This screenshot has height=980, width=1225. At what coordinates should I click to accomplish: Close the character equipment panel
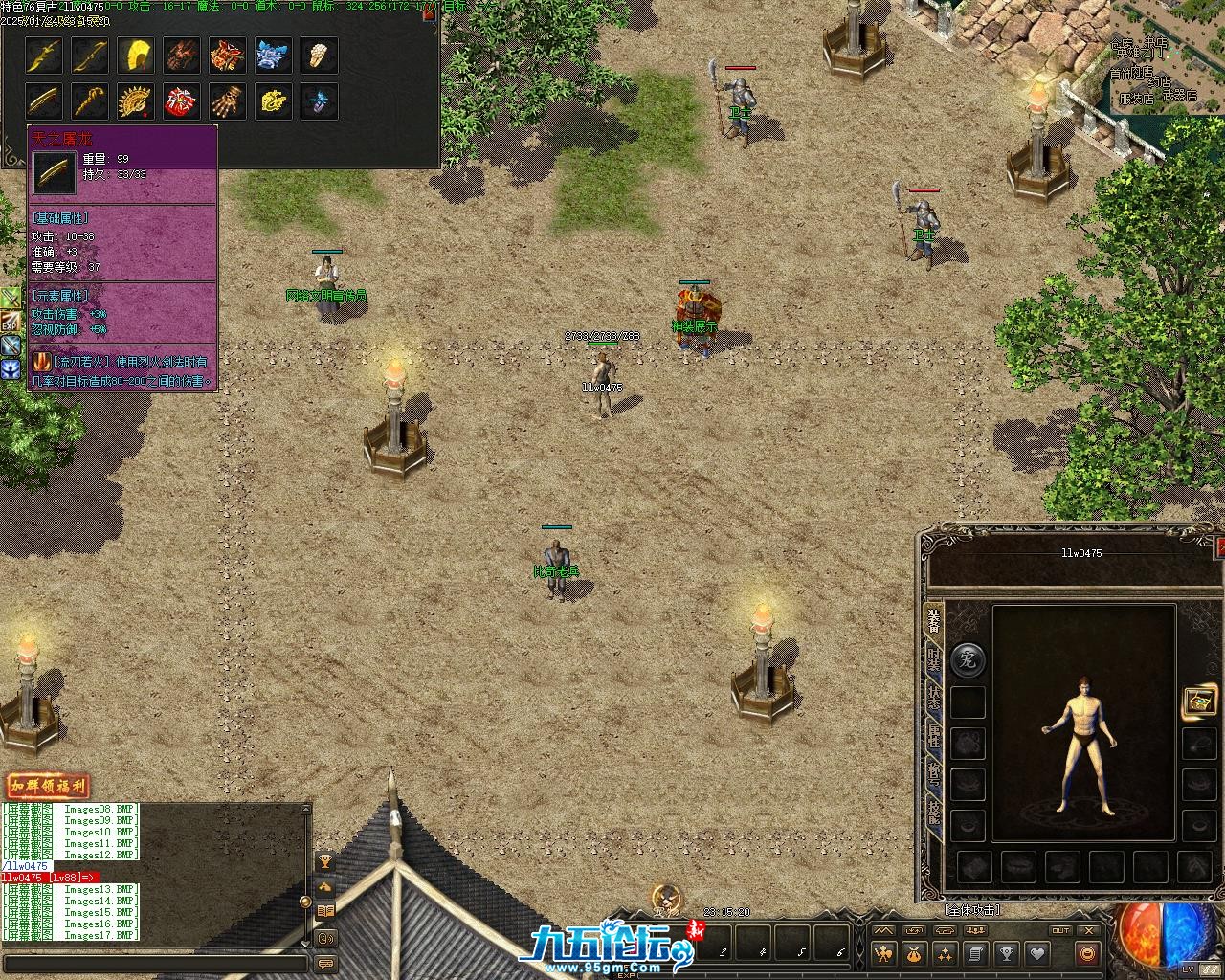[1220, 546]
